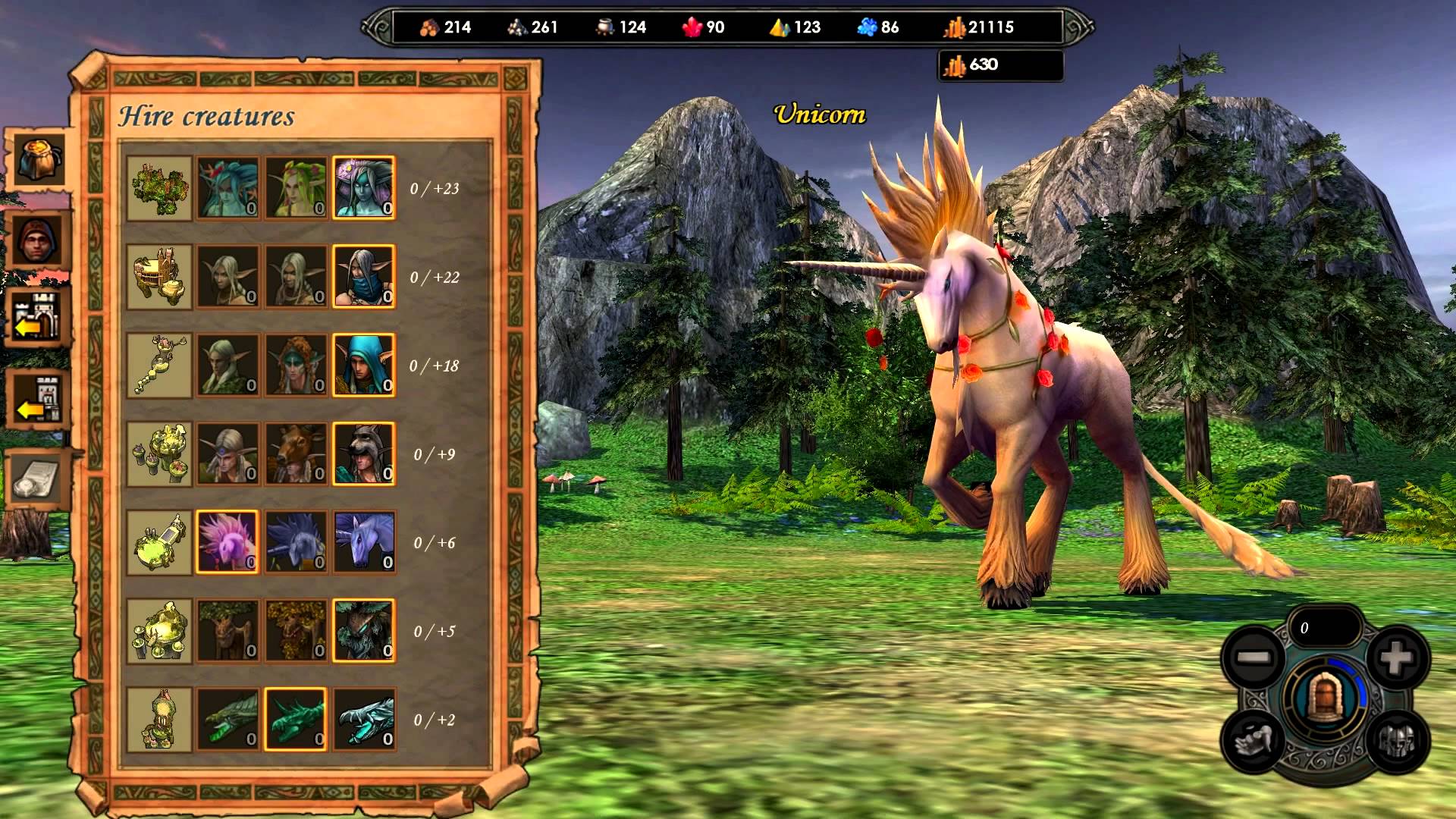The image size is (1456, 819).
Task: Select the blue-horned unicorn portrait
Action: 364,541
